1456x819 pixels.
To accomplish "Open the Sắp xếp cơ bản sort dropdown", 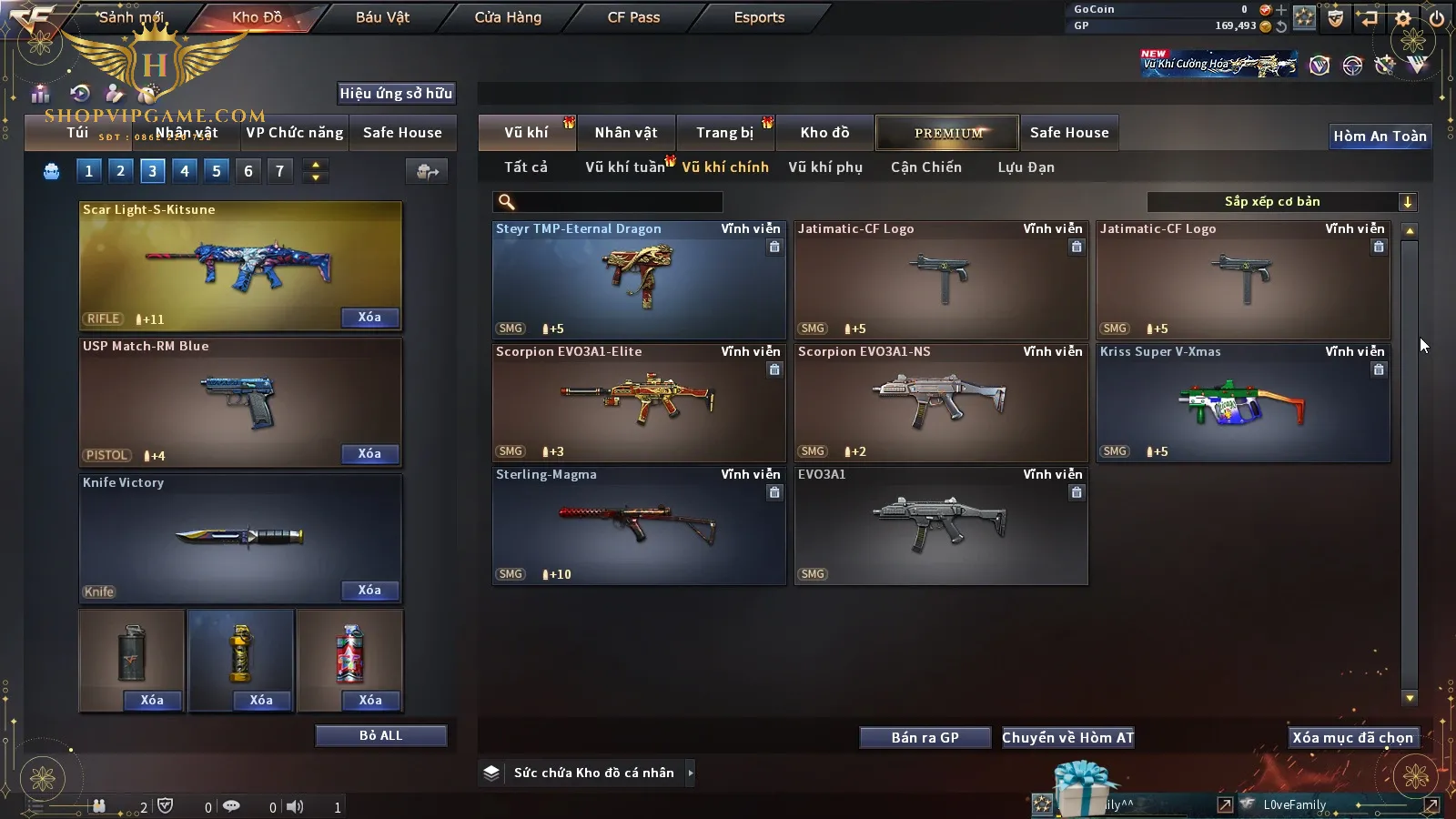I will point(1281,202).
